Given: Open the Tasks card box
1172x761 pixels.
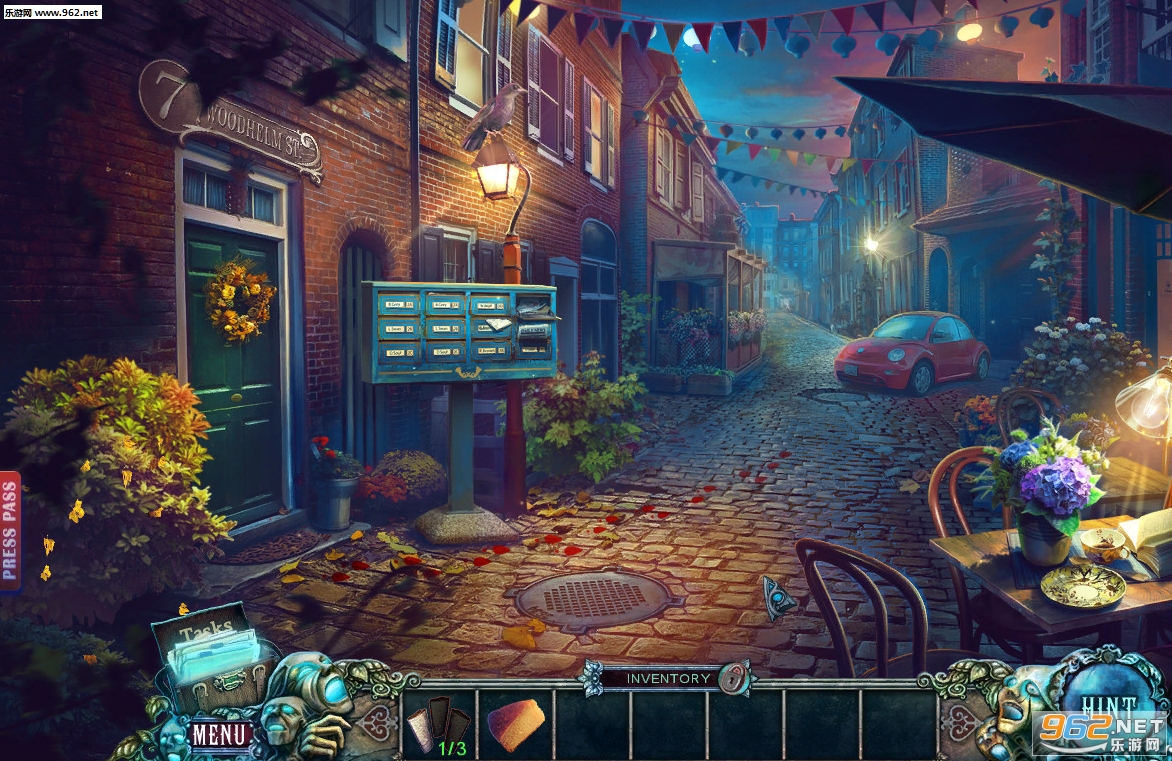Looking at the screenshot, I should click(x=212, y=652).
